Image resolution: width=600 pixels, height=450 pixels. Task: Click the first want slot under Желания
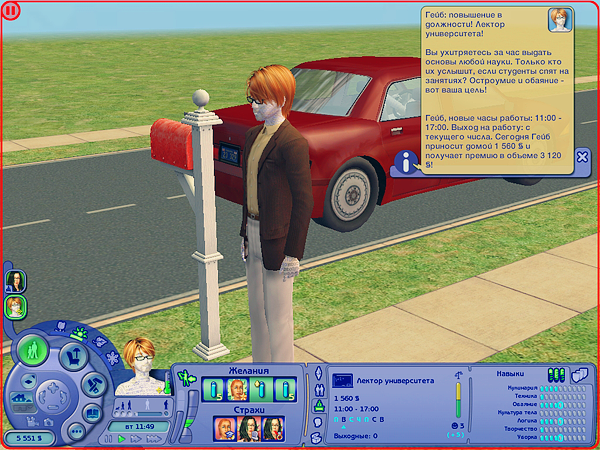click(213, 388)
